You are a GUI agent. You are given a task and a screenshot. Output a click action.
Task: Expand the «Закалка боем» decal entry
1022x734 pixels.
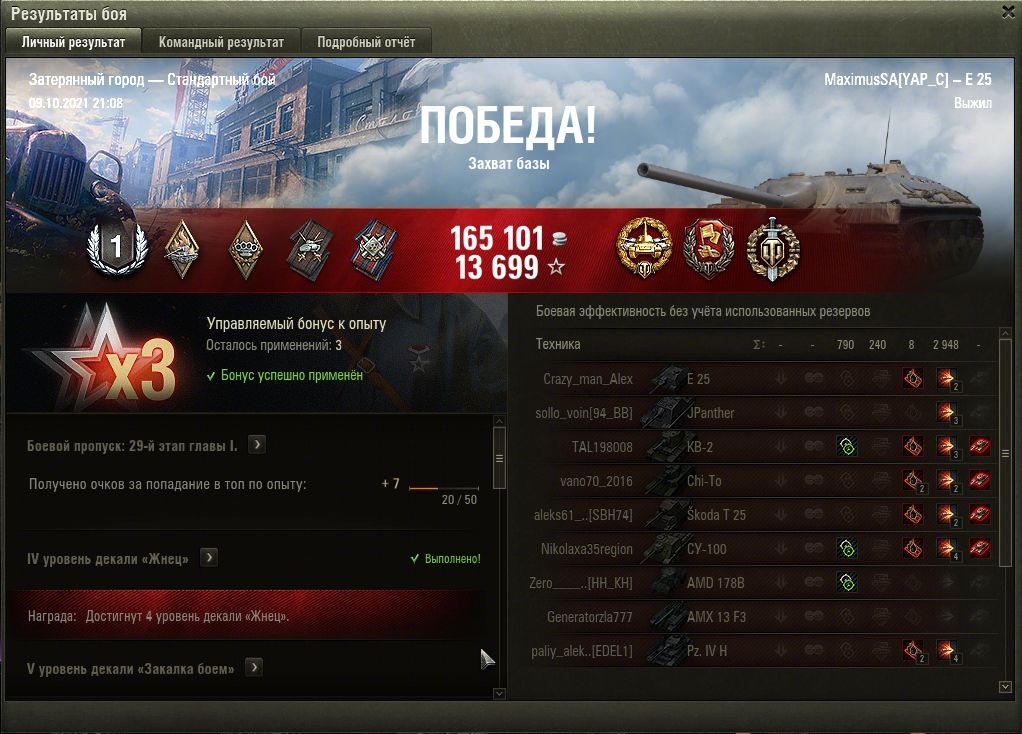tap(254, 667)
